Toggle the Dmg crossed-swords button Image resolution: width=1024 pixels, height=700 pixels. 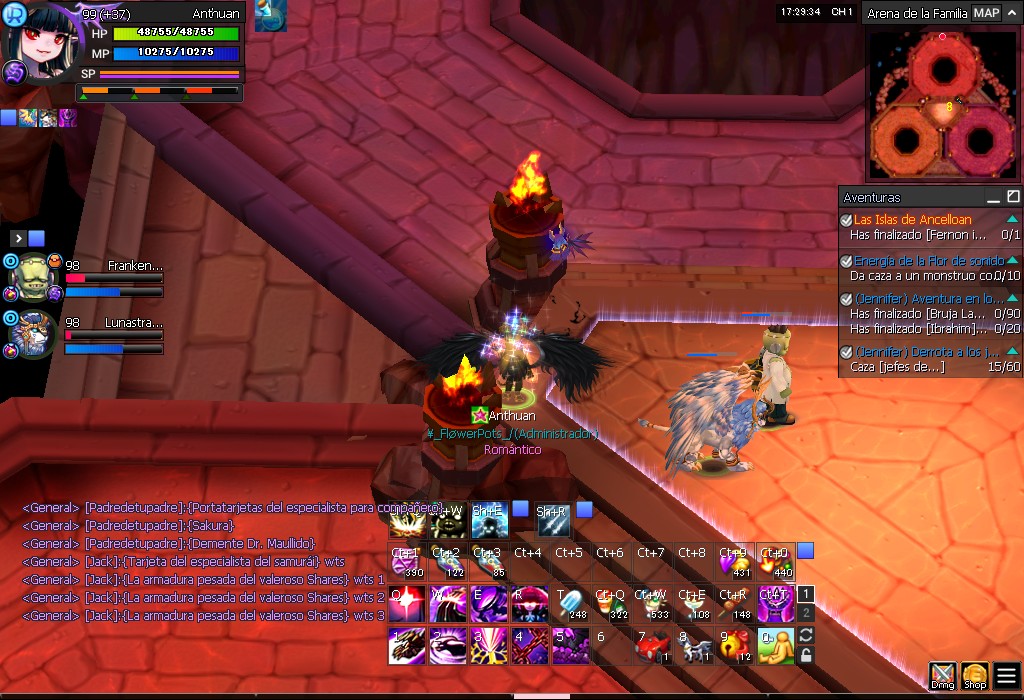(942, 675)
